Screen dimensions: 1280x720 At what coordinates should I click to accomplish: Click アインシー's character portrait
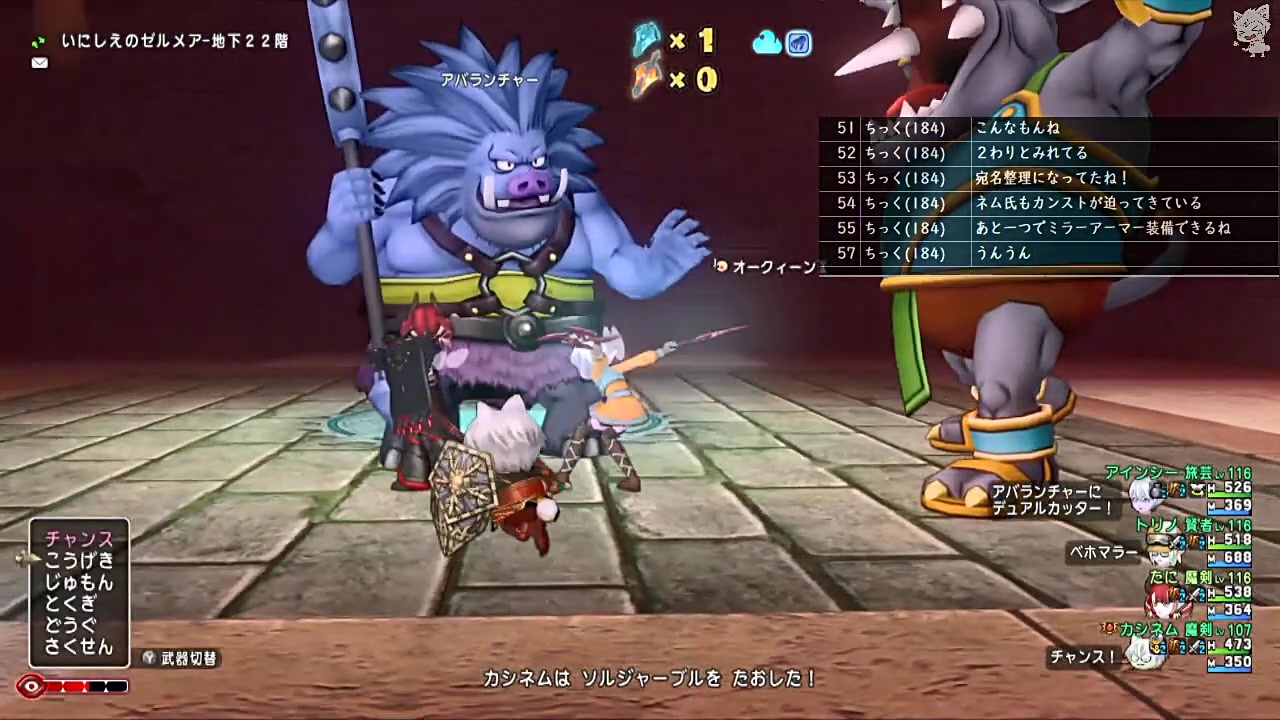tap(1142, 497)
